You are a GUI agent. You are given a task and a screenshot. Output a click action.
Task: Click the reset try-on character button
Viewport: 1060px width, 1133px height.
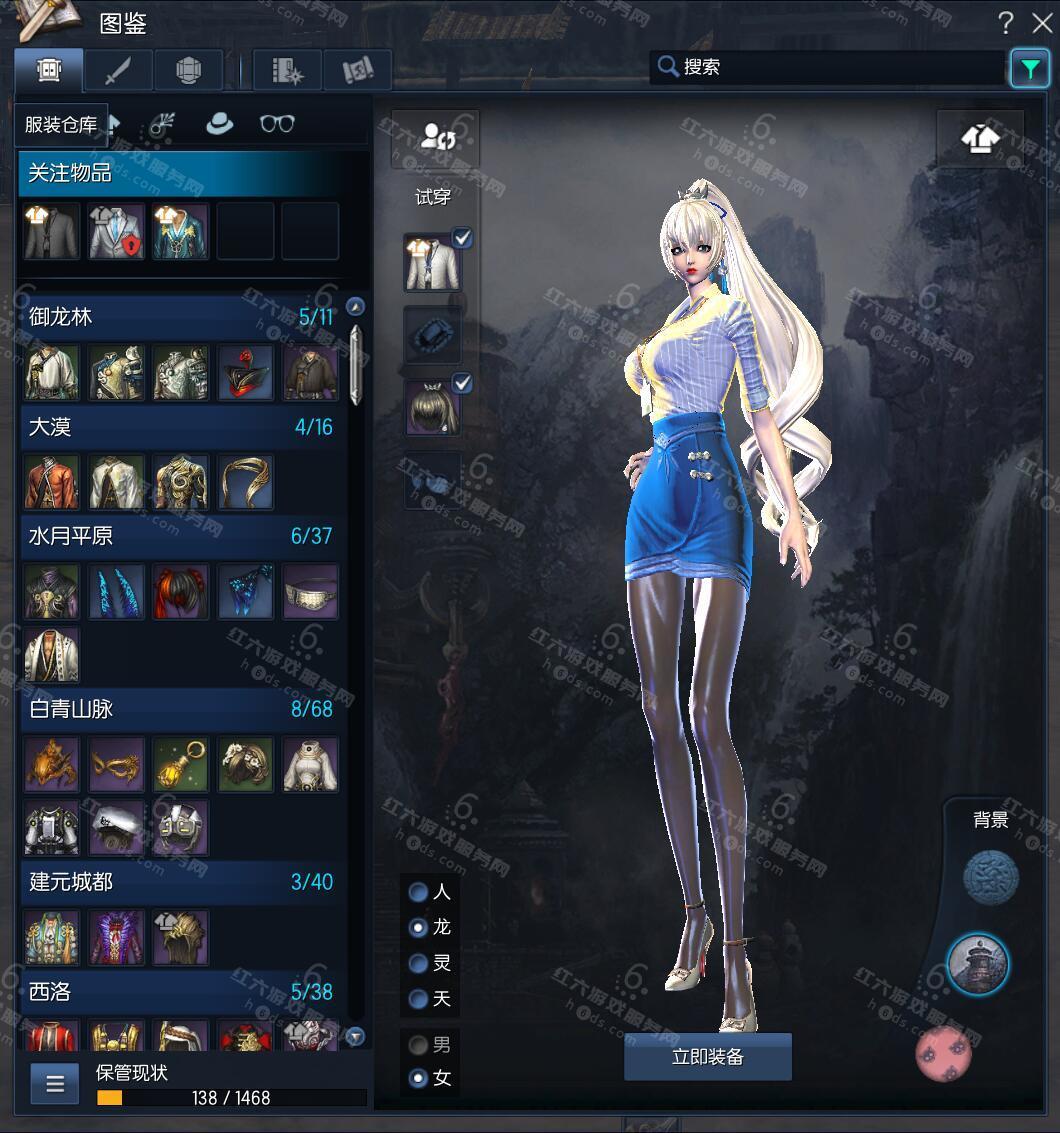tap(435, 138)
